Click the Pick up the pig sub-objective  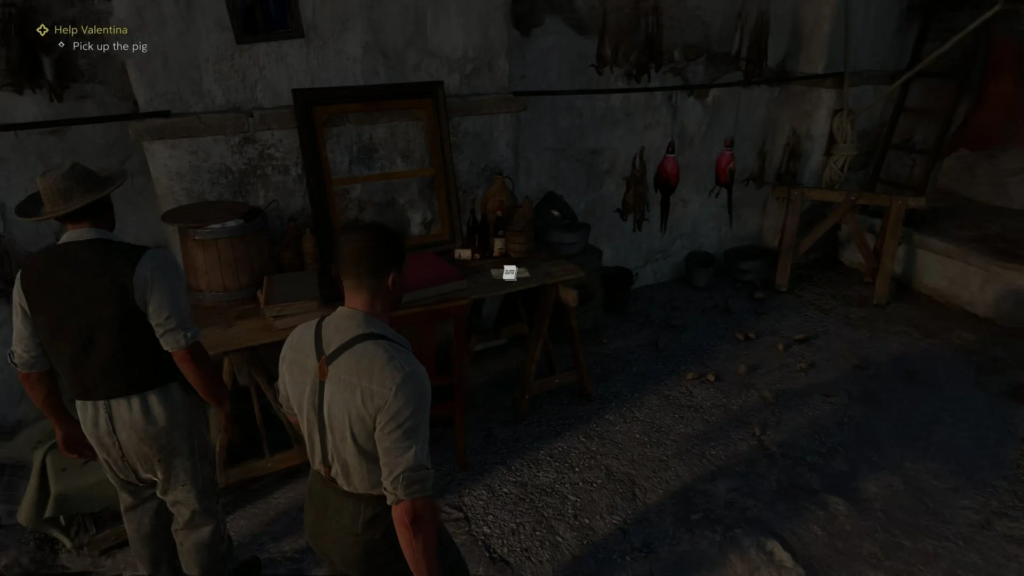click(x=110, y=46)
